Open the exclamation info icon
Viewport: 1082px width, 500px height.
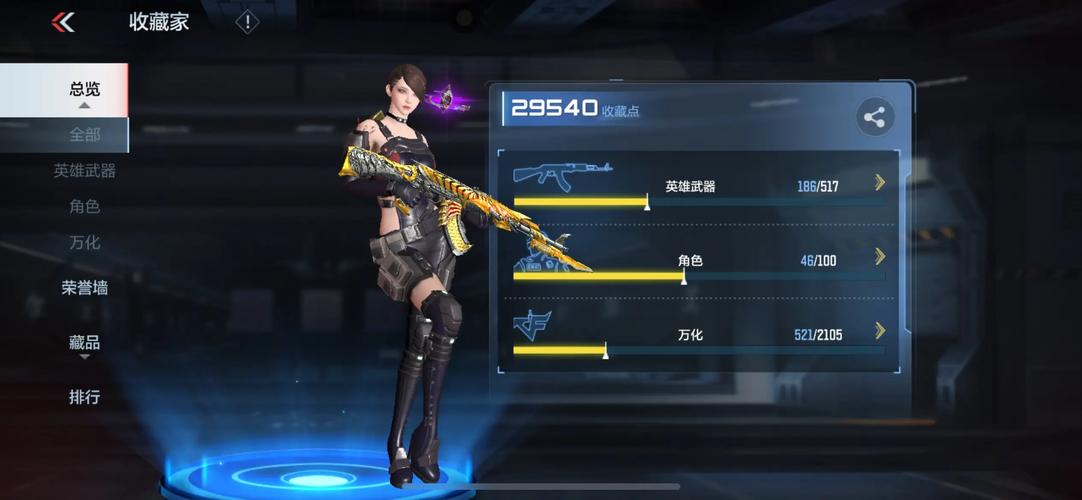[x=247, y=22]
